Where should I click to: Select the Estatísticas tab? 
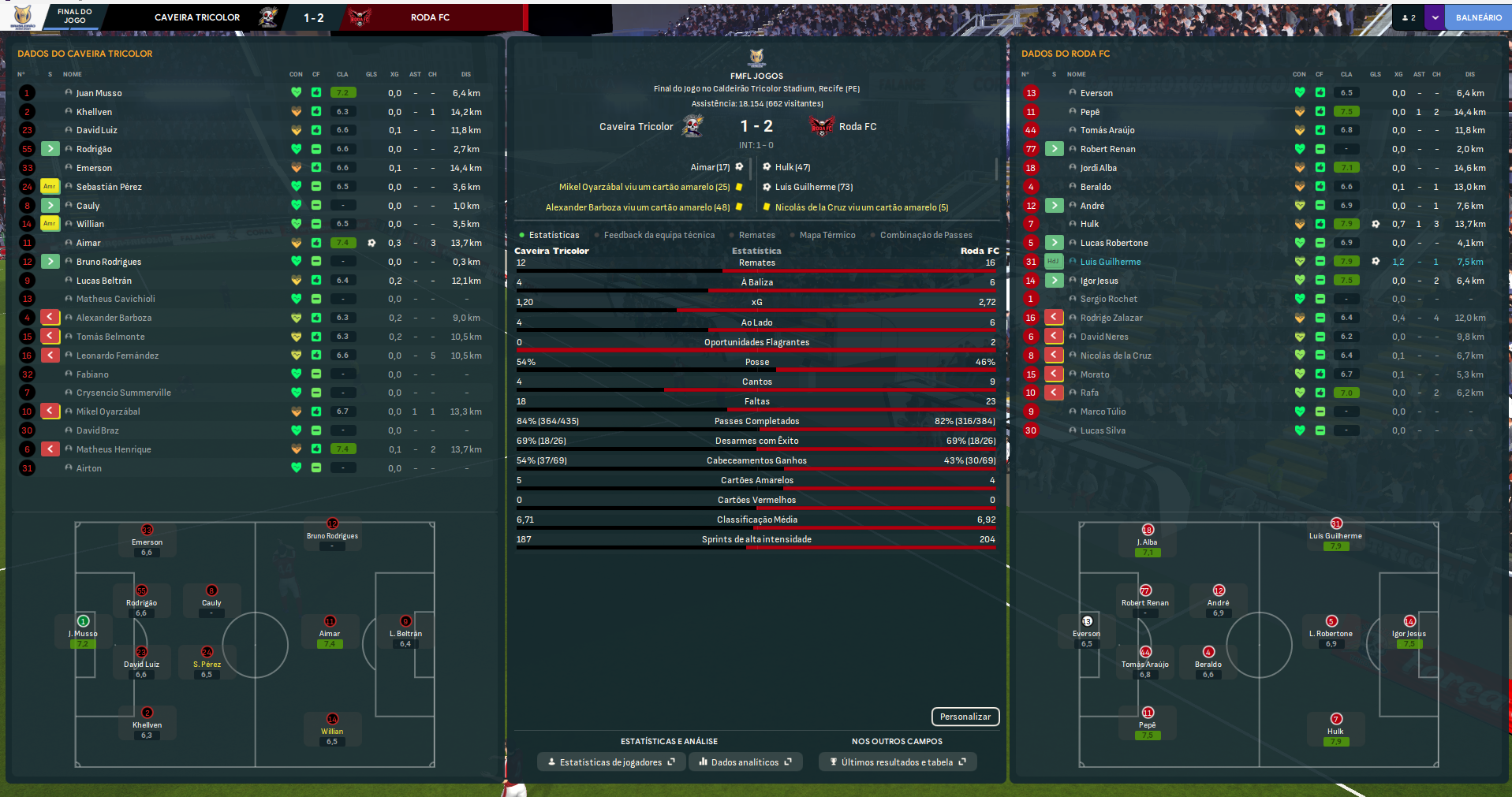click(554, 235)
